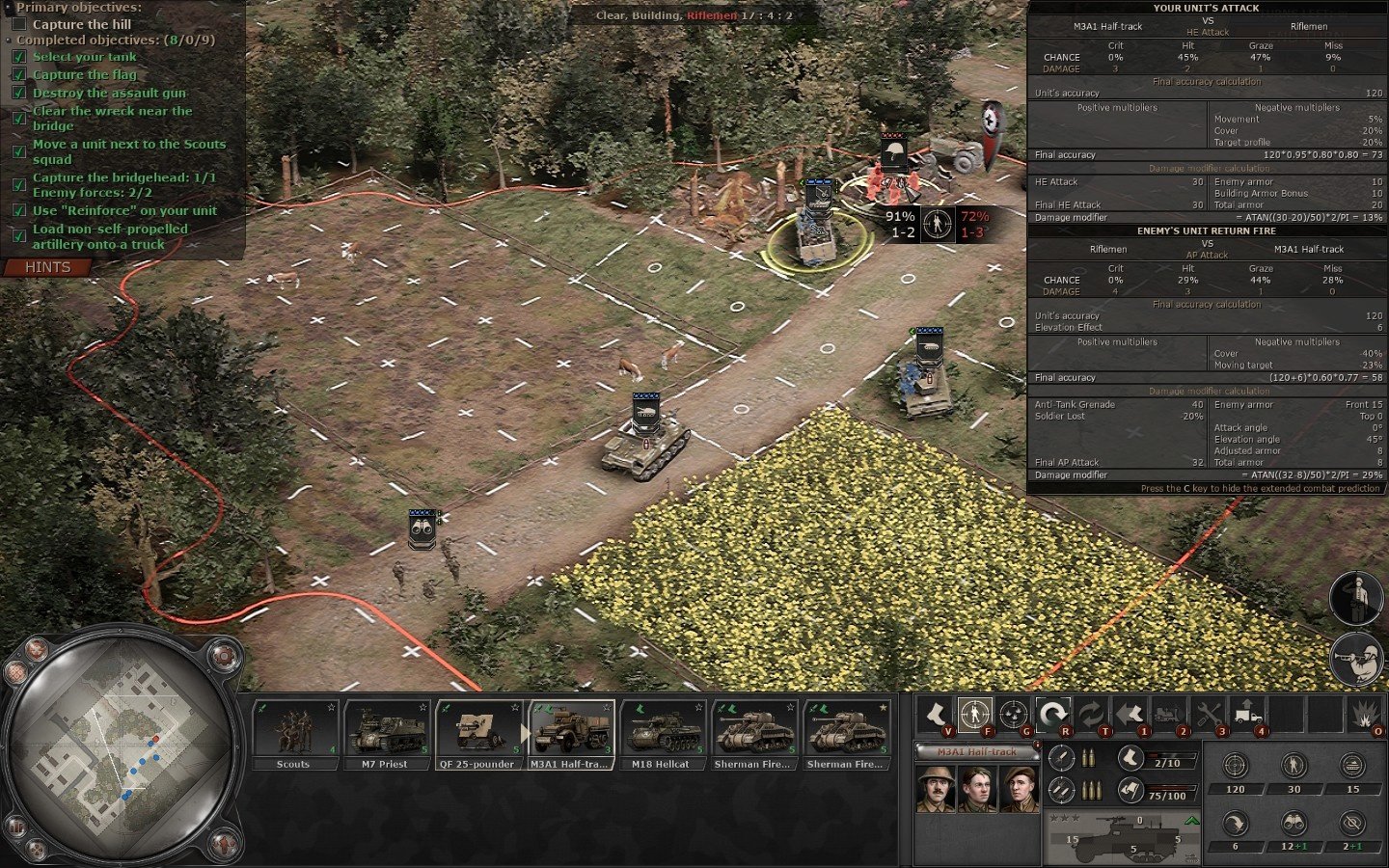Select the M7 Priest unit card

point(385,734)
